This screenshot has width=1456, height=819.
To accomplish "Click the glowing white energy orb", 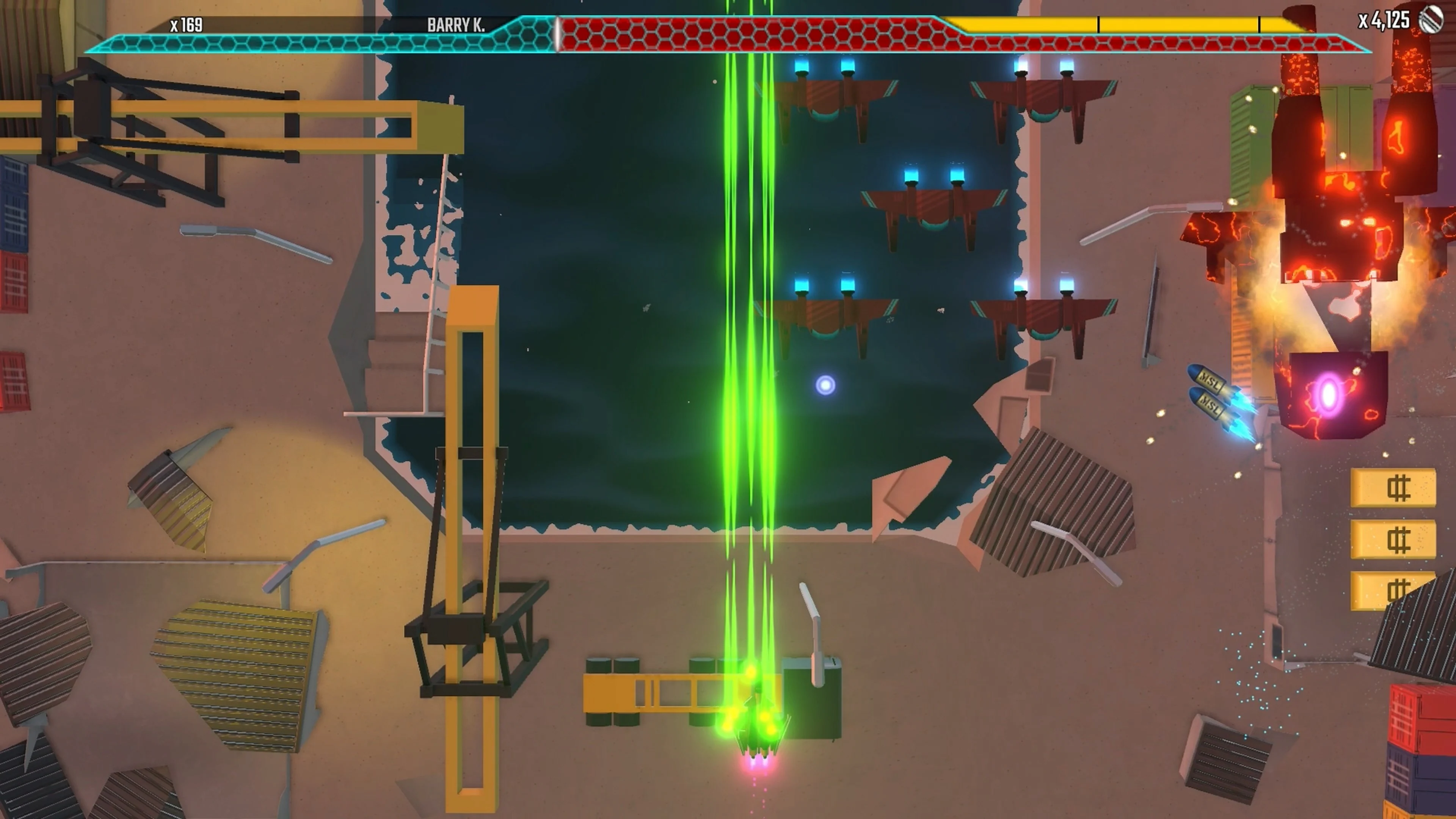I will click(825, 385).
